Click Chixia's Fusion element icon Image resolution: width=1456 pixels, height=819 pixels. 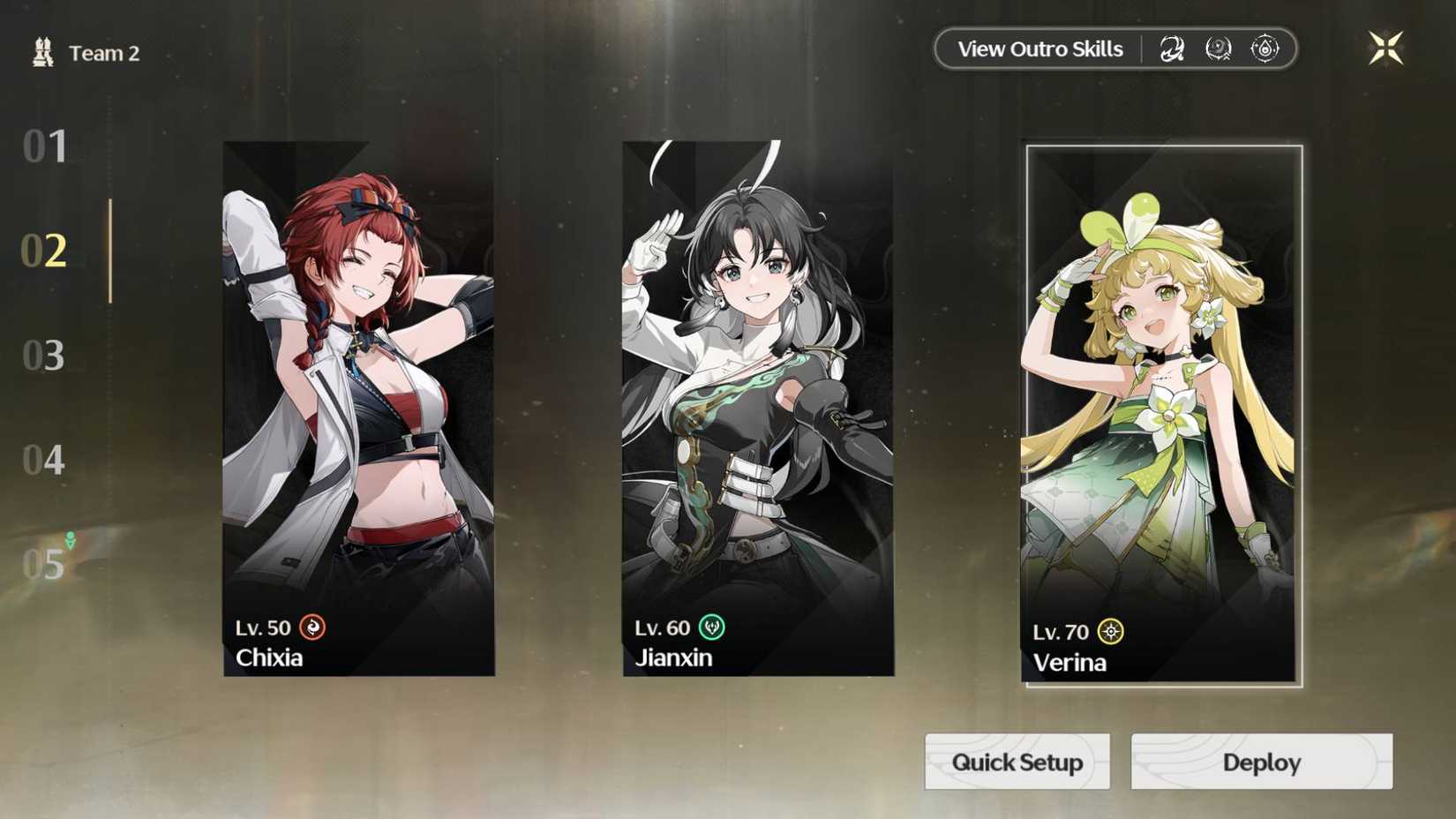[x=311, y=627]
